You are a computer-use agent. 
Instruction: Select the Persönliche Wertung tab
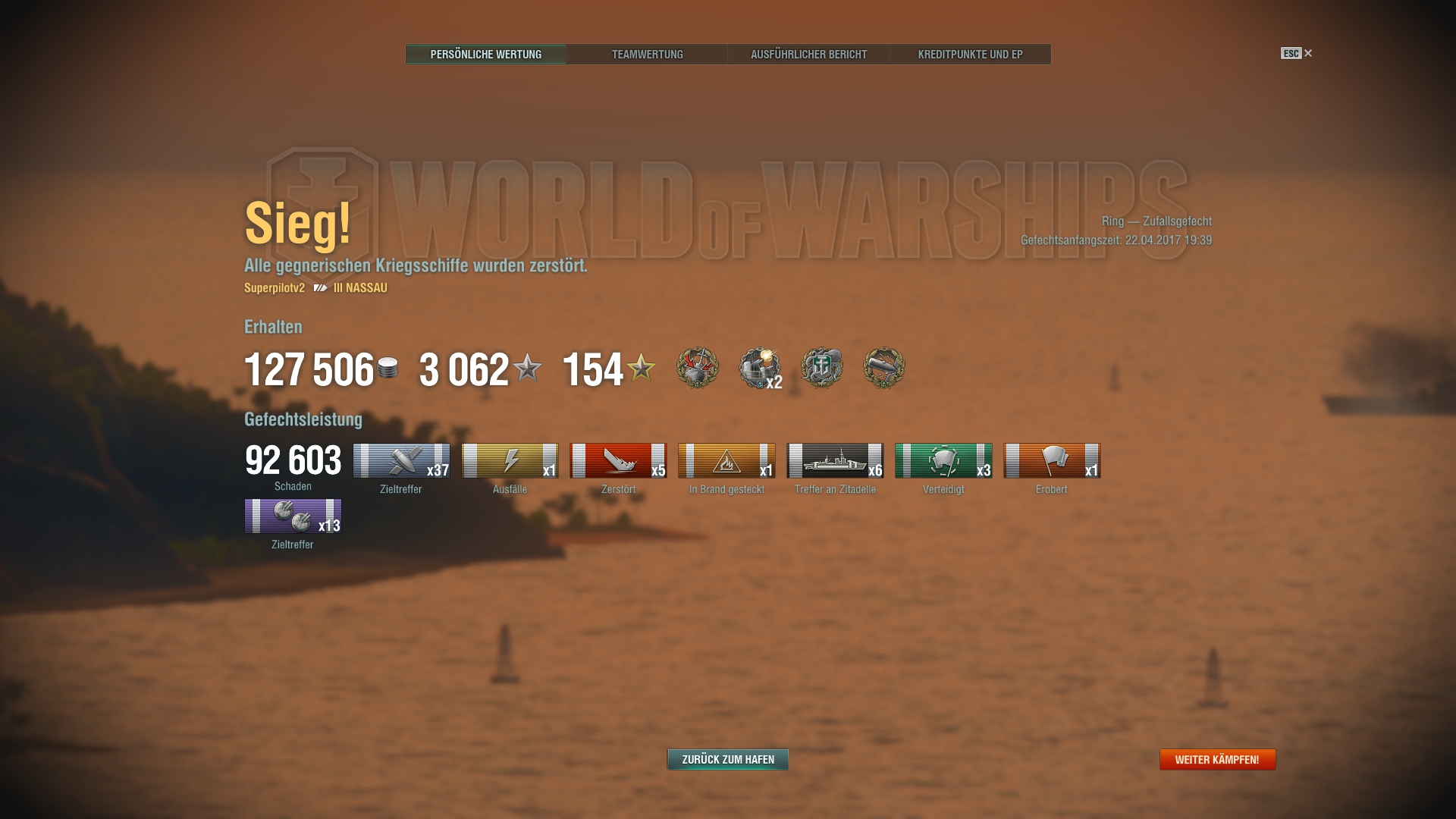coord(486,54)
